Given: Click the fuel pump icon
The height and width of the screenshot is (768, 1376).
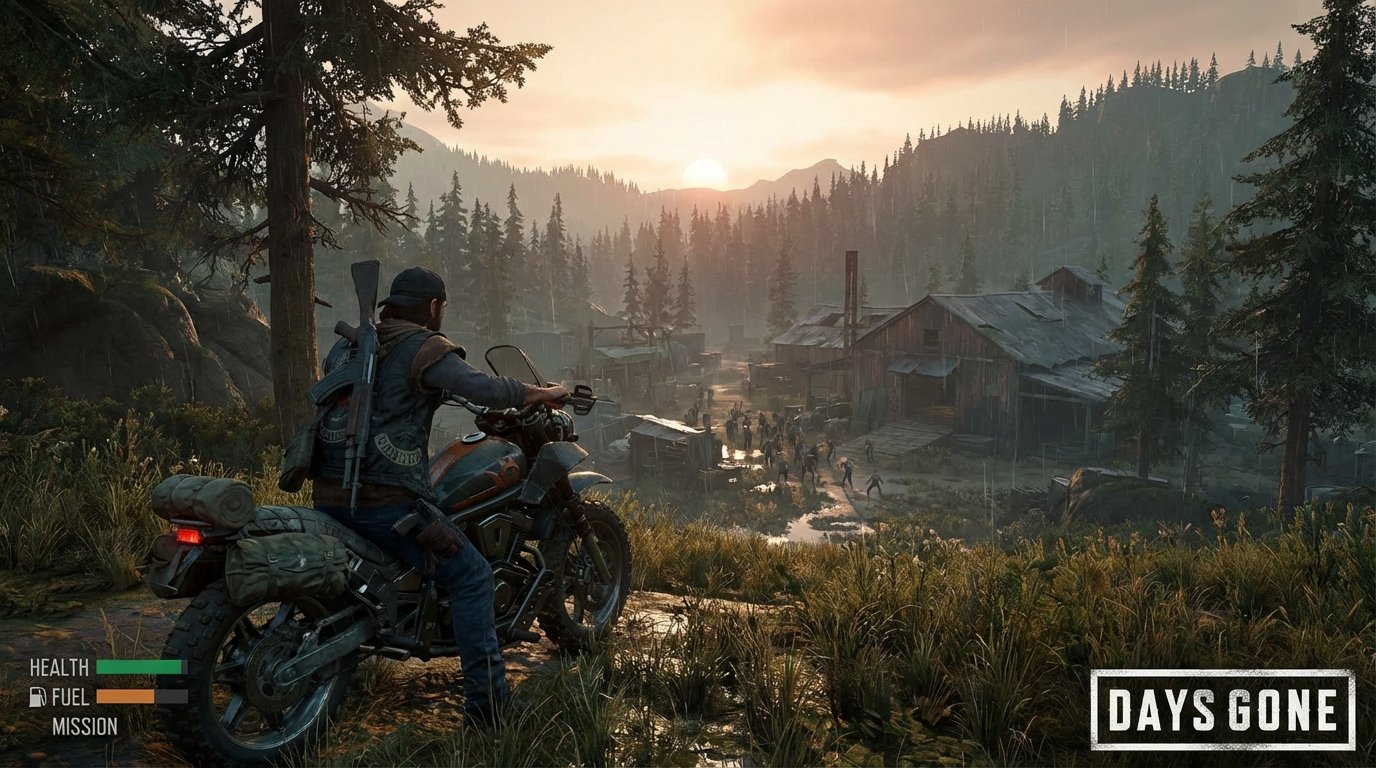Looking at the screenshot, I should coord(37,696).
